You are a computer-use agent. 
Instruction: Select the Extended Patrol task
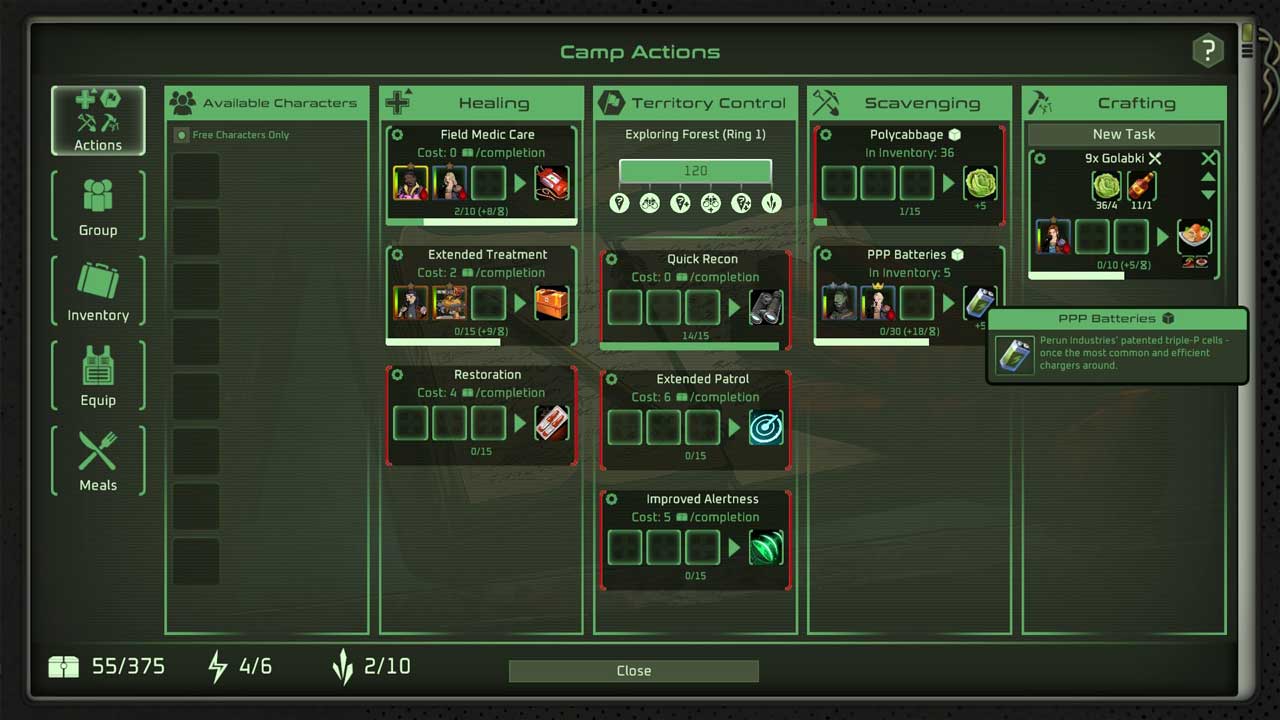coord(702,379)
